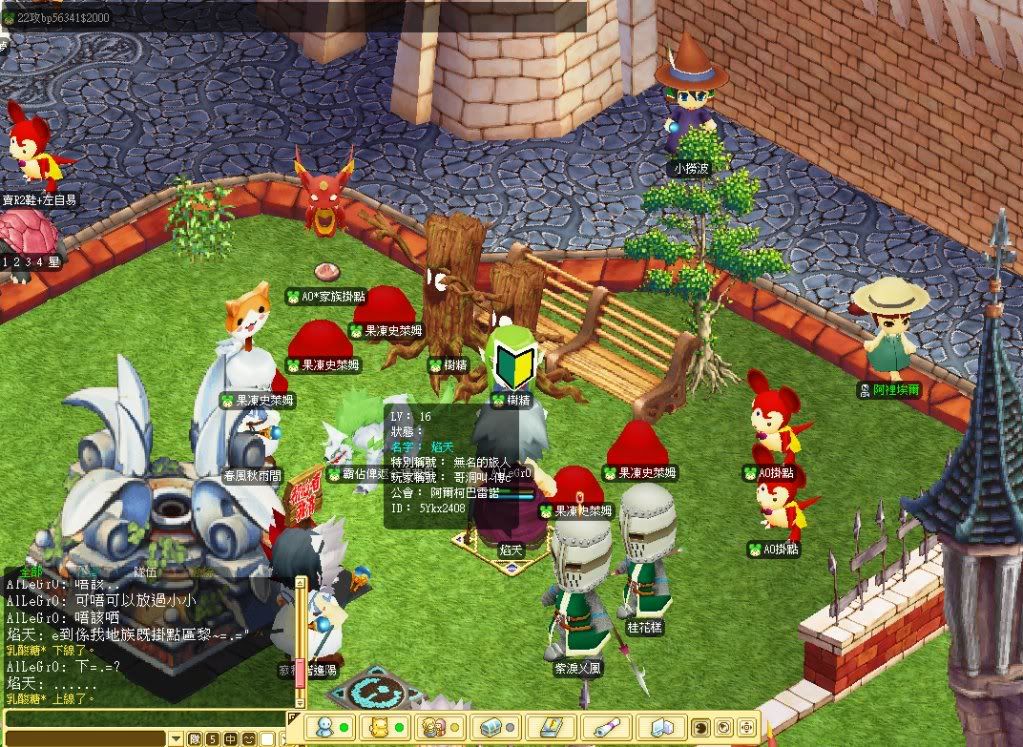Switch to the 隊伍 chat tab

(x=145, y=572)
